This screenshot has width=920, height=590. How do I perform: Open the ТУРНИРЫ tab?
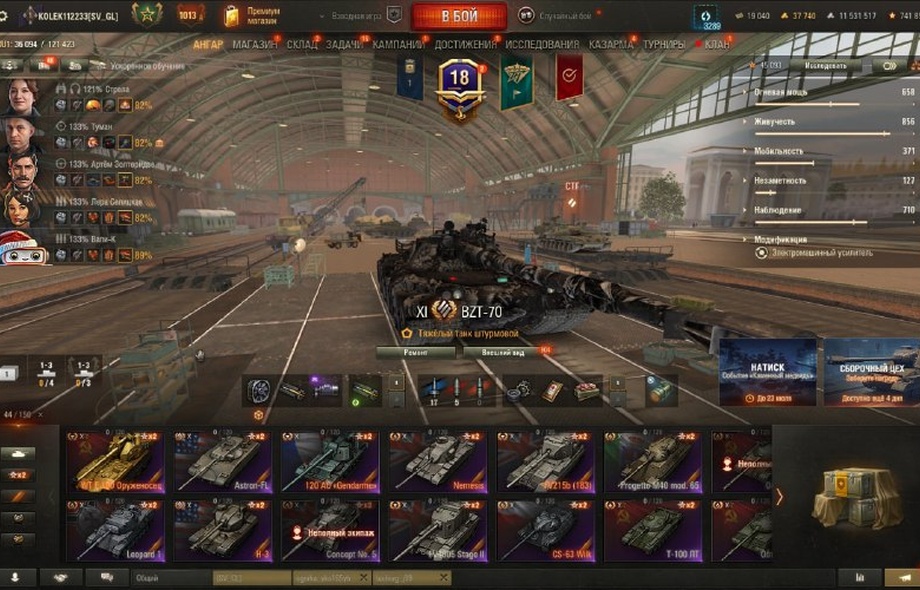pos(664,45)
